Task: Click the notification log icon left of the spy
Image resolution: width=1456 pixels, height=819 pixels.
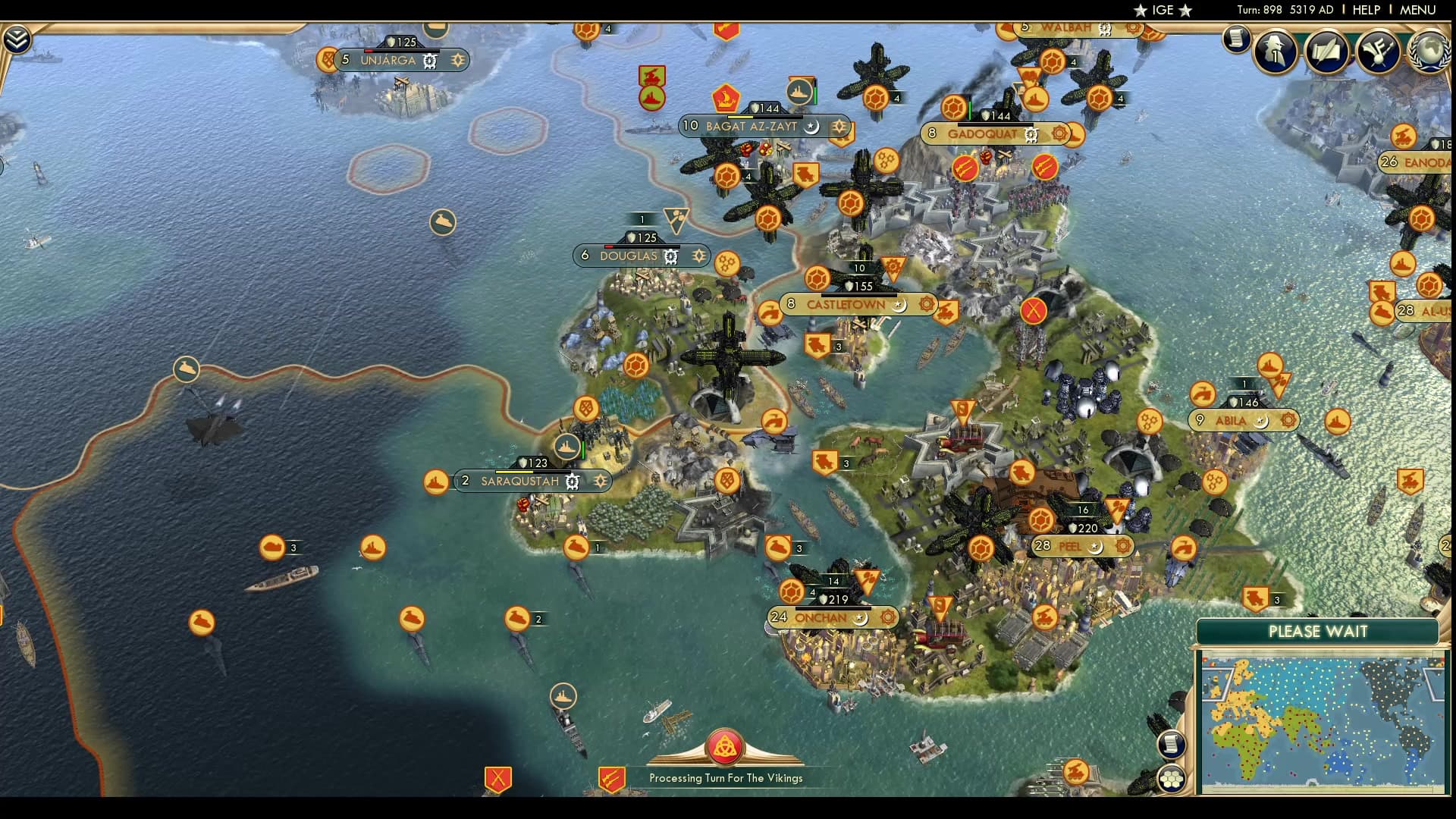Action: click(x=1237, y=39)
